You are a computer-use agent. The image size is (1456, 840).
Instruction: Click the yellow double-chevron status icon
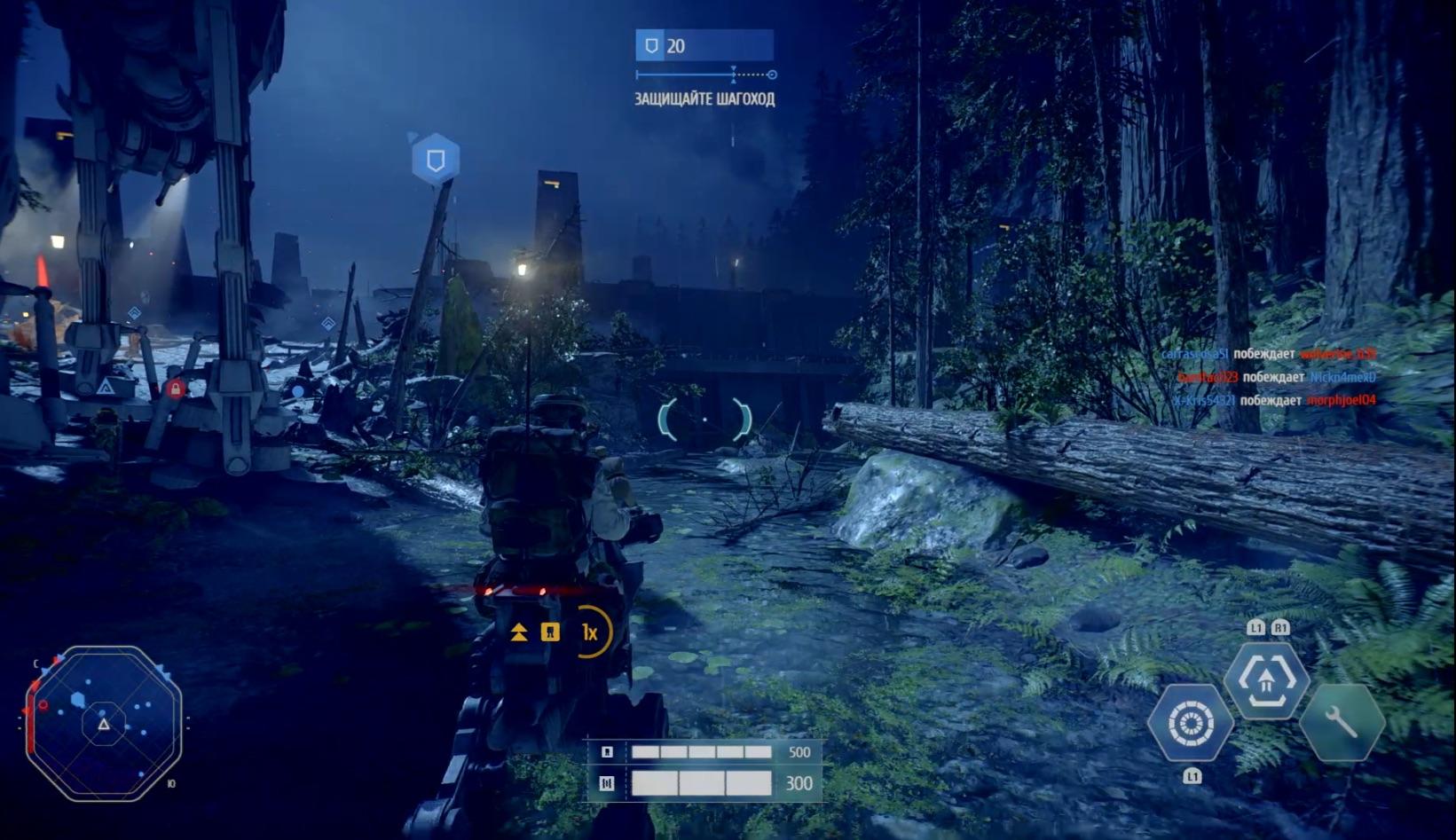tap(519, 632)
